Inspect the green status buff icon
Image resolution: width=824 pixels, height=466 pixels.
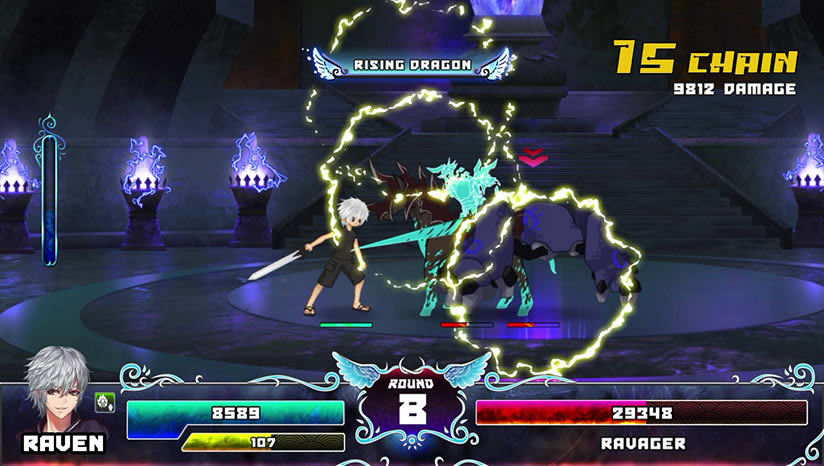coord(102,401)
